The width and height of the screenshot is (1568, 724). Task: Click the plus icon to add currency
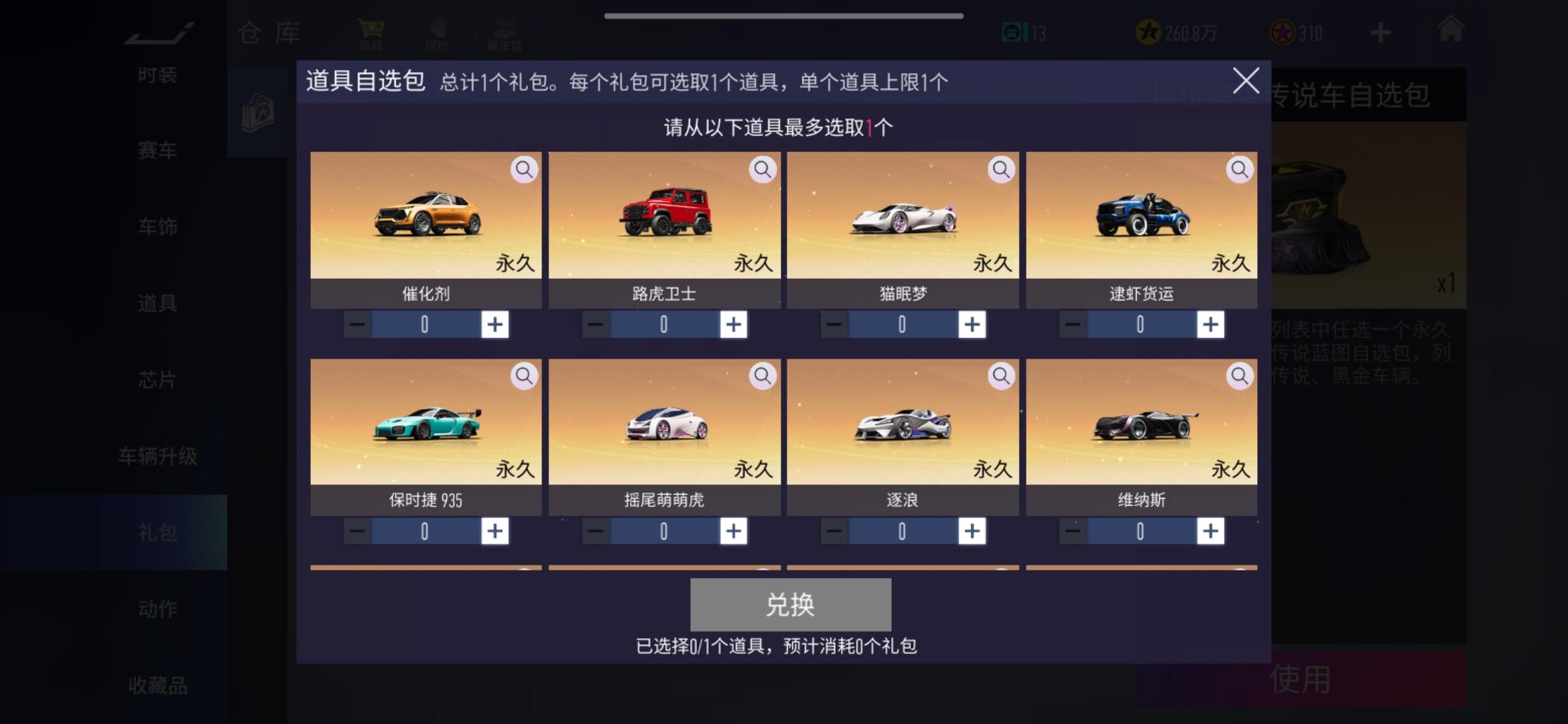tap(1380, 32)
